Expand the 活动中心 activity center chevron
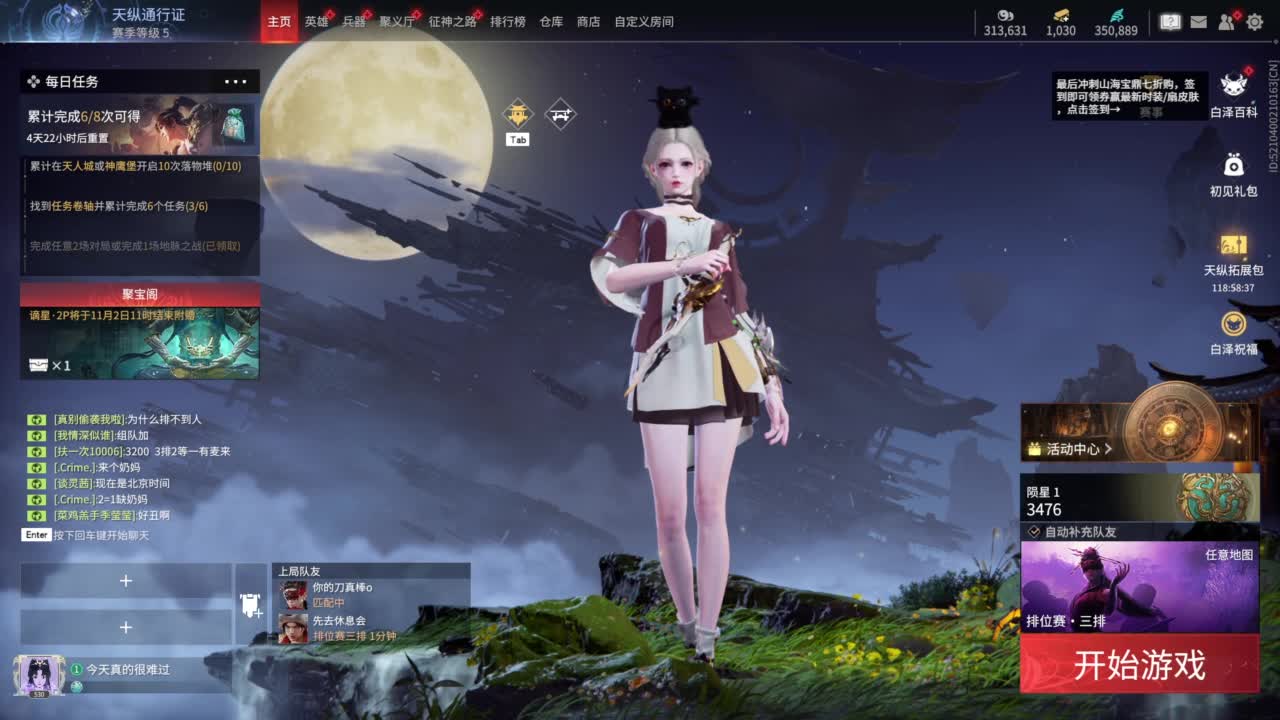 coord(1109,448)
